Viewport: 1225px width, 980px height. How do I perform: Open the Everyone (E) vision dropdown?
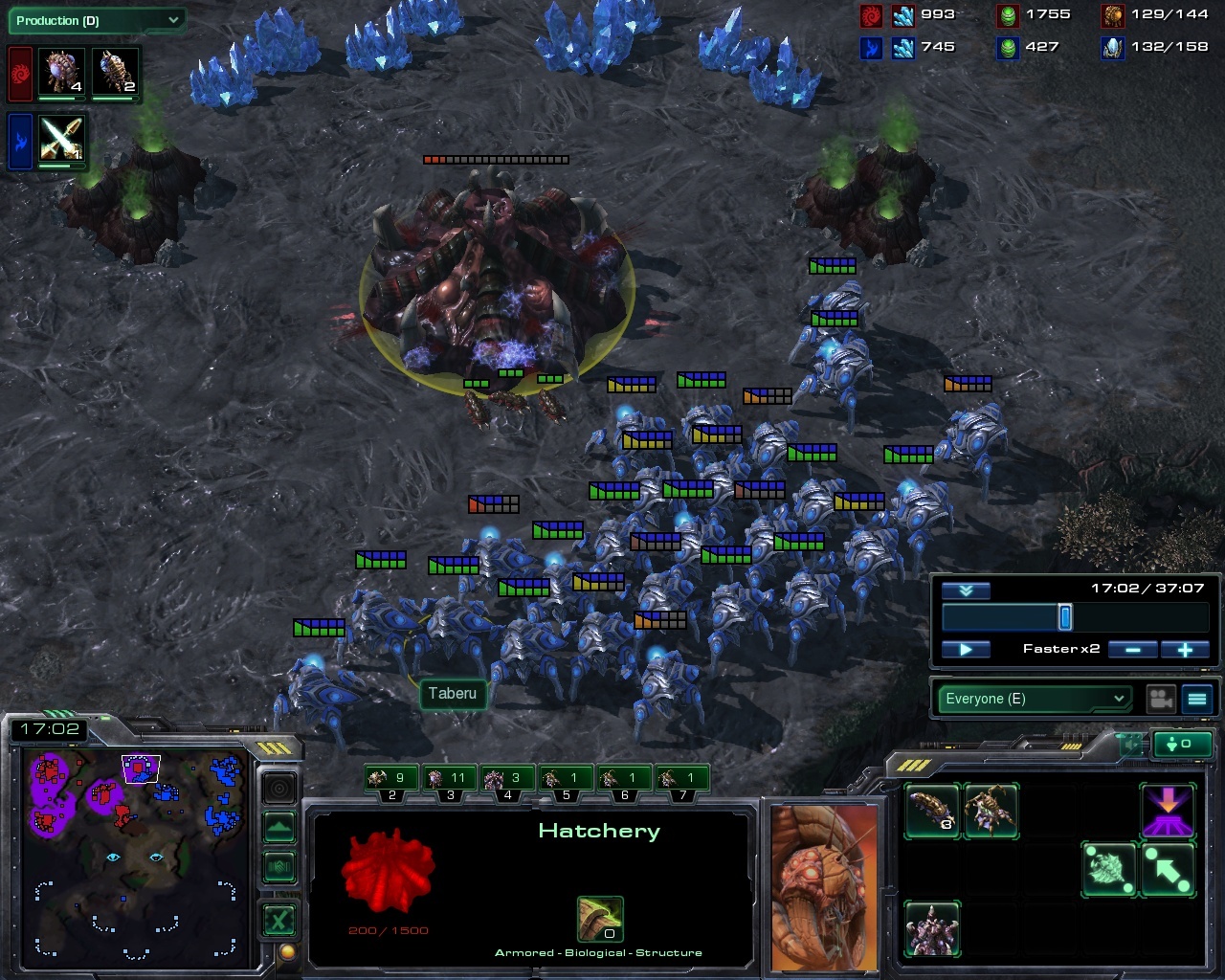tap(1034, 699)
